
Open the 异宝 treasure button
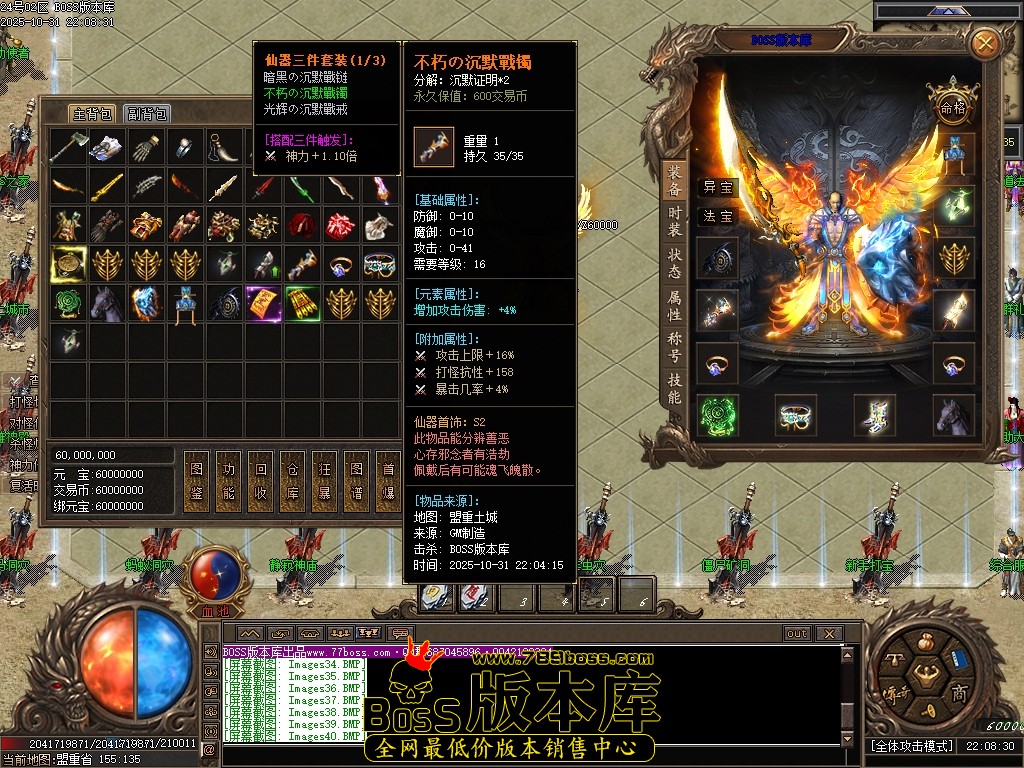coord(717,187)
